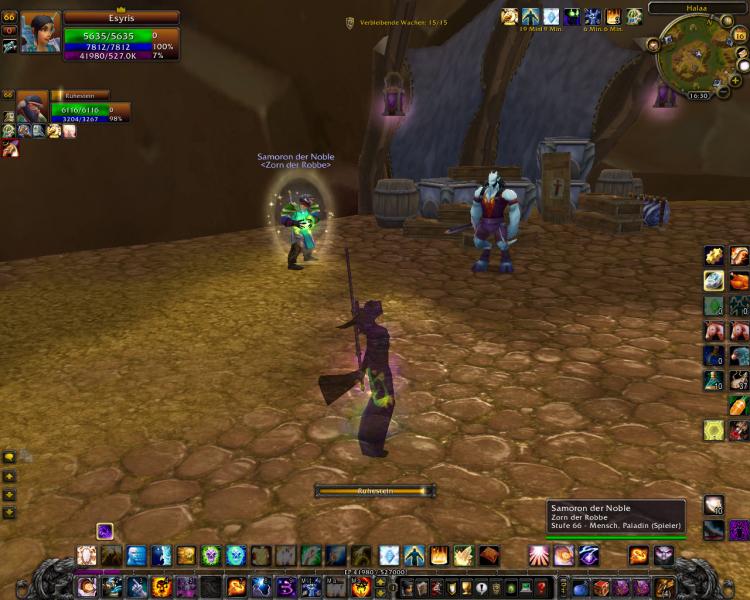Click the flame buff icon in the buff row
Viewport: 750px width, 600px height.
[613, 16]
